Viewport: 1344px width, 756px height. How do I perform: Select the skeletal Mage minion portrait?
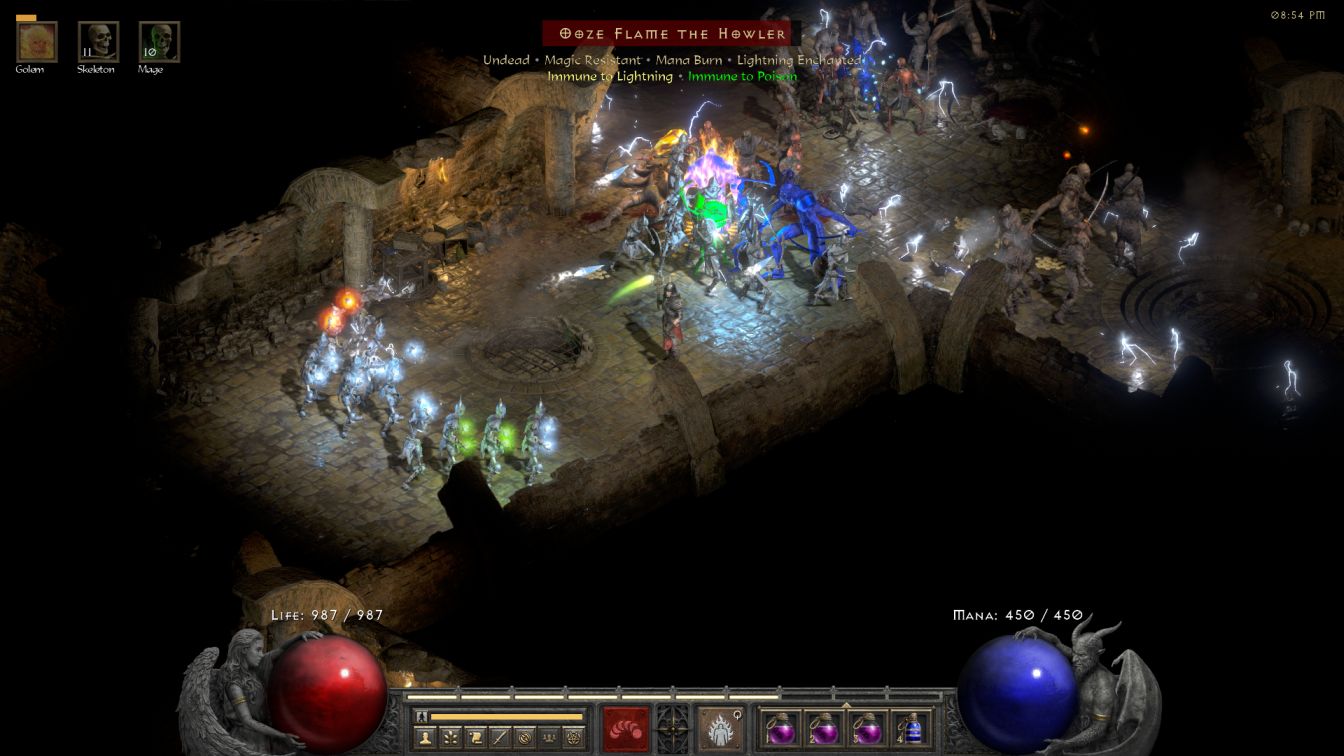(159, 41)
